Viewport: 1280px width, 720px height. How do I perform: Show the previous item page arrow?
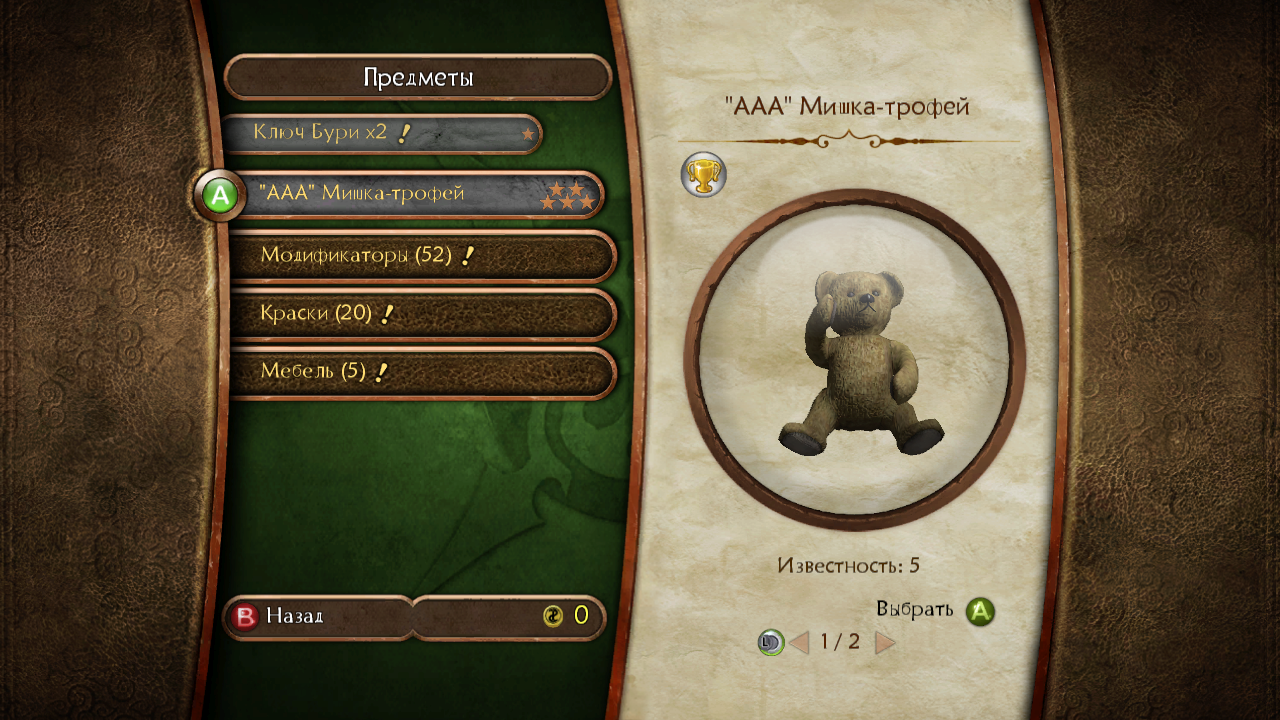coord(799,642)
